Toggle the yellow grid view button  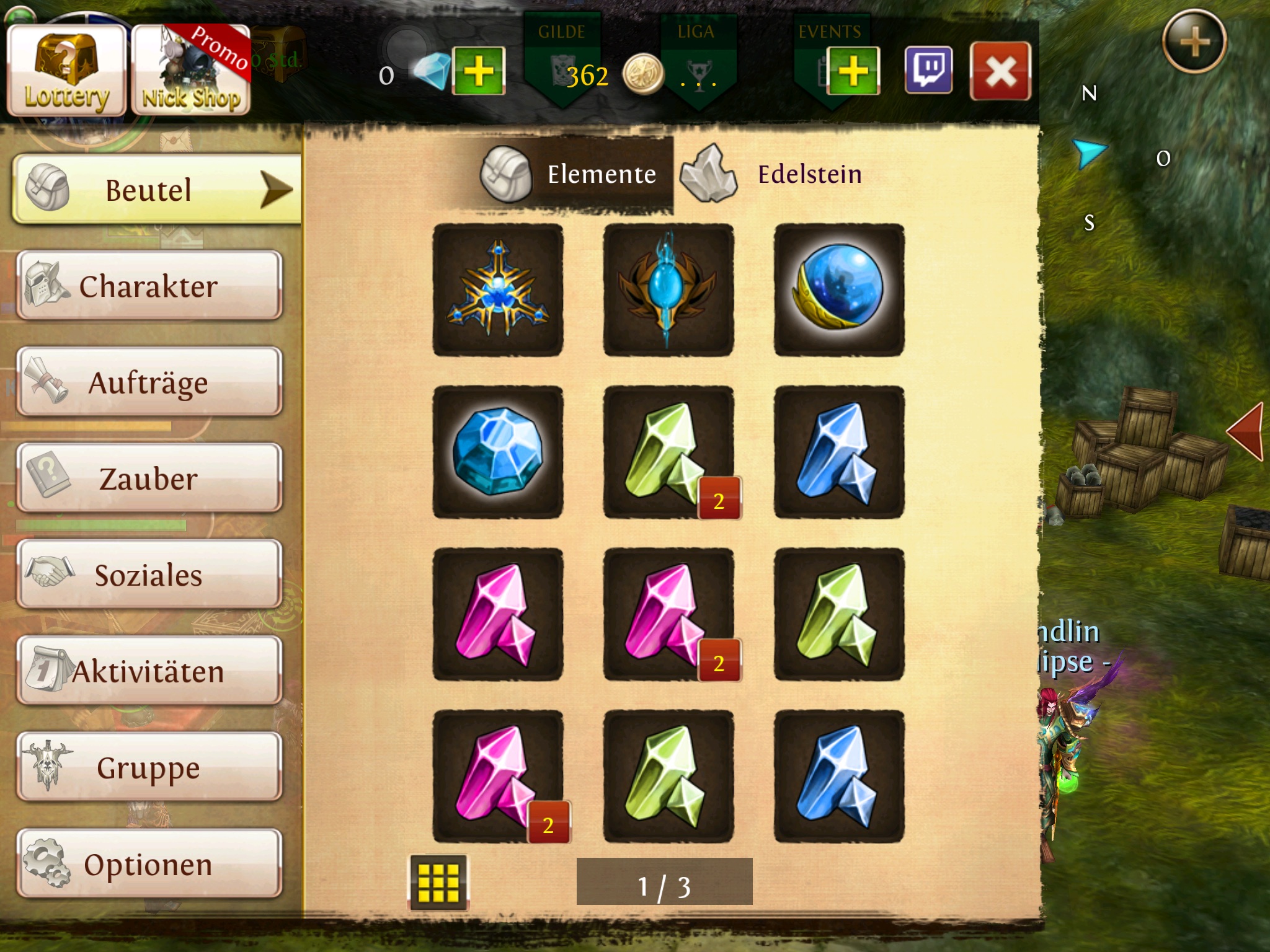click(438, 882)
